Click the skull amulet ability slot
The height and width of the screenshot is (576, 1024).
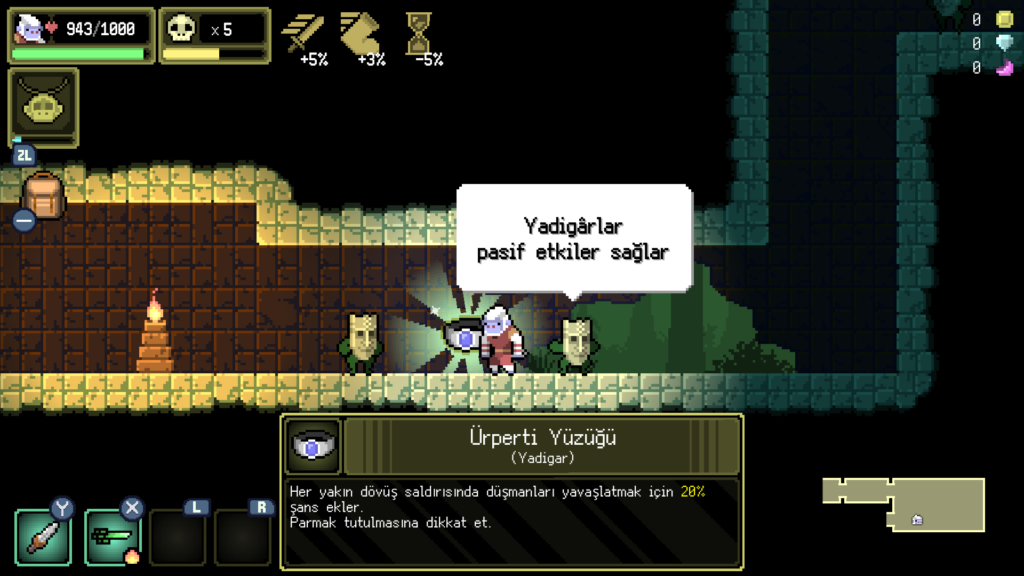tap(43, 105)
